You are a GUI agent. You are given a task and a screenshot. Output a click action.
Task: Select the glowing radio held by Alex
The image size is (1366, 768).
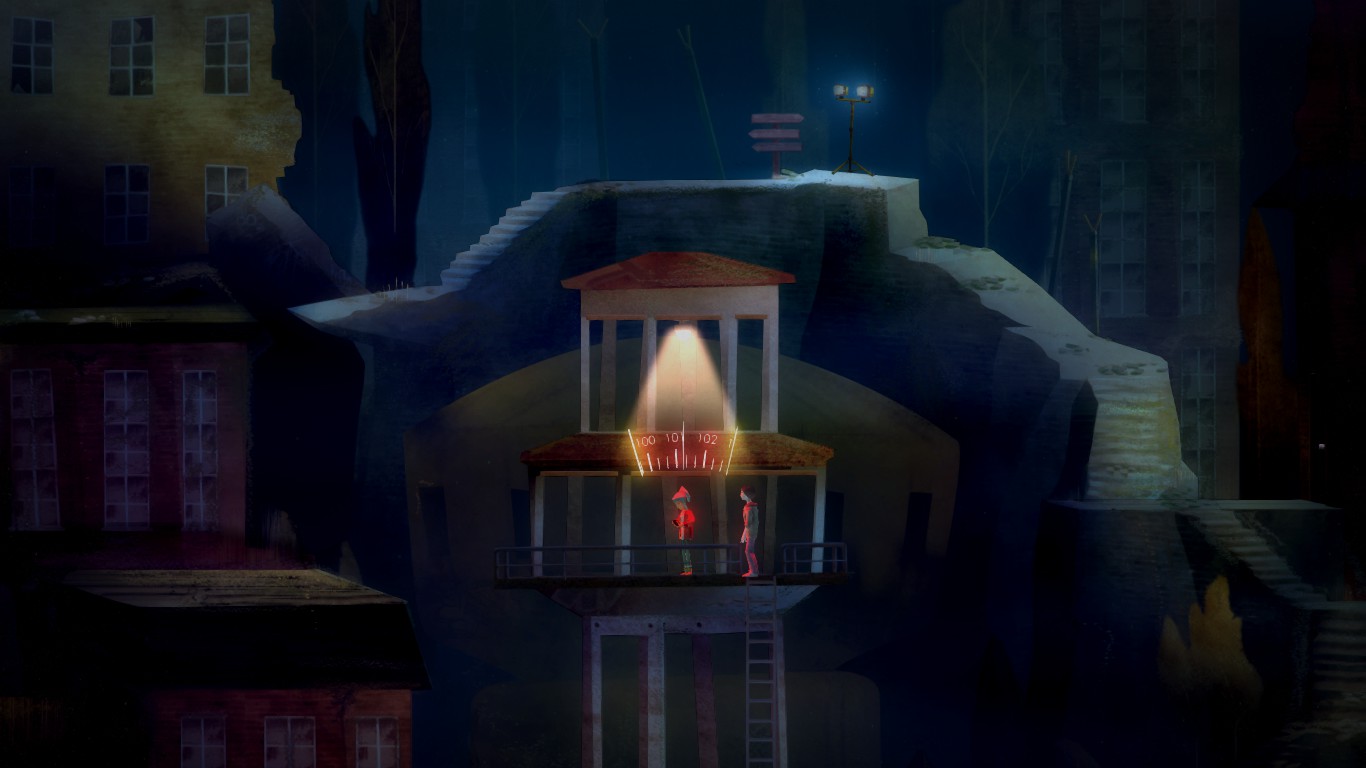pos(677,522)
